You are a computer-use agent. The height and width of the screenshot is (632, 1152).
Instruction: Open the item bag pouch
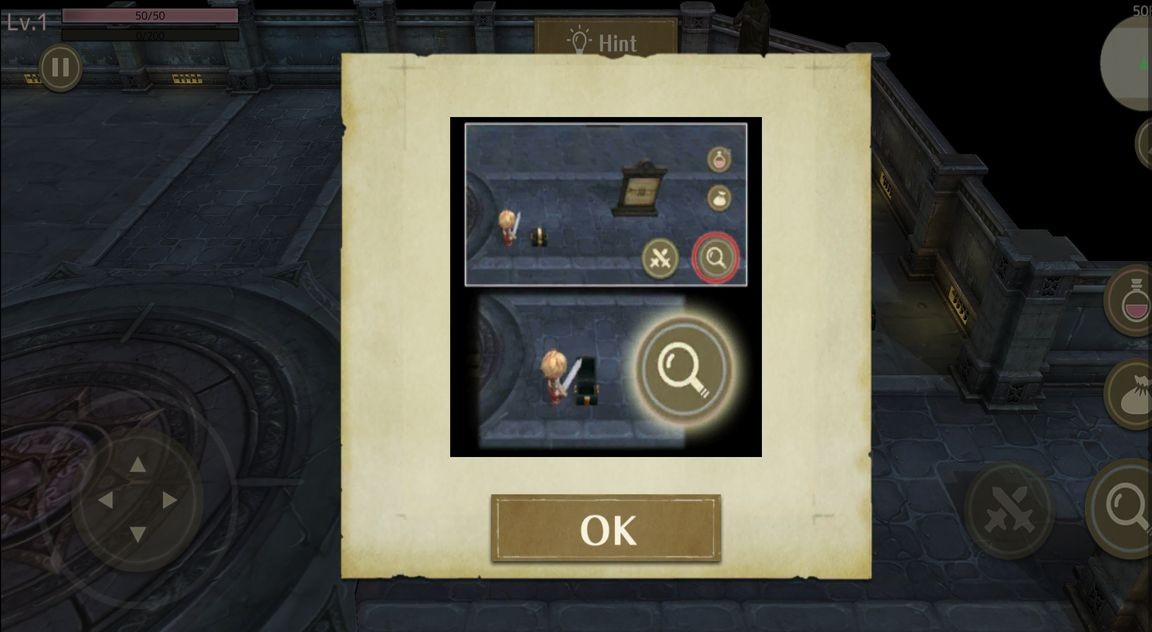(1134, 393)
